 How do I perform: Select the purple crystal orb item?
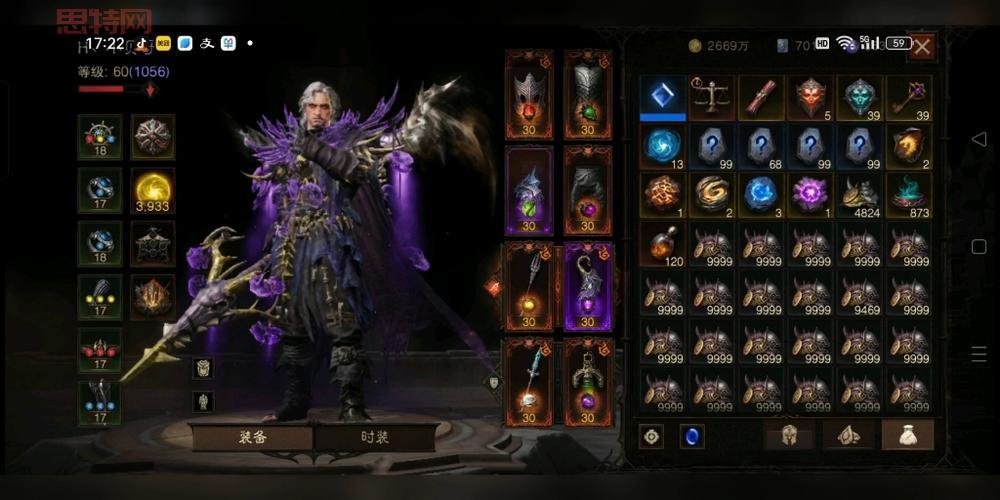click(810, 195)
